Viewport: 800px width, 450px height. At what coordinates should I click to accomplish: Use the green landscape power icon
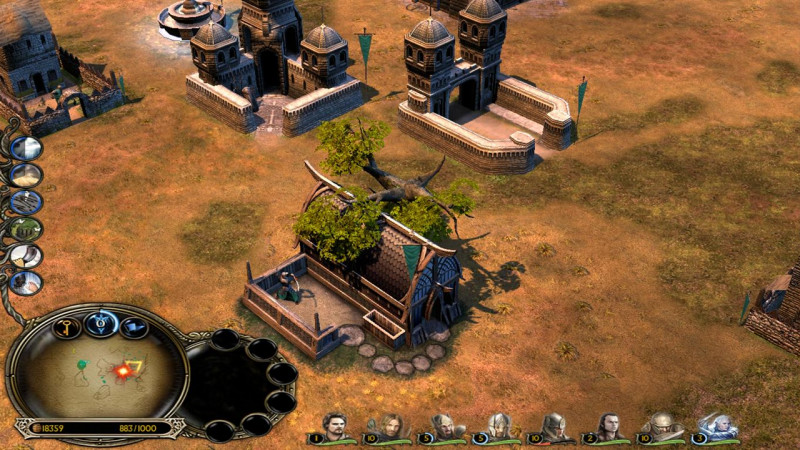point(25,229)
